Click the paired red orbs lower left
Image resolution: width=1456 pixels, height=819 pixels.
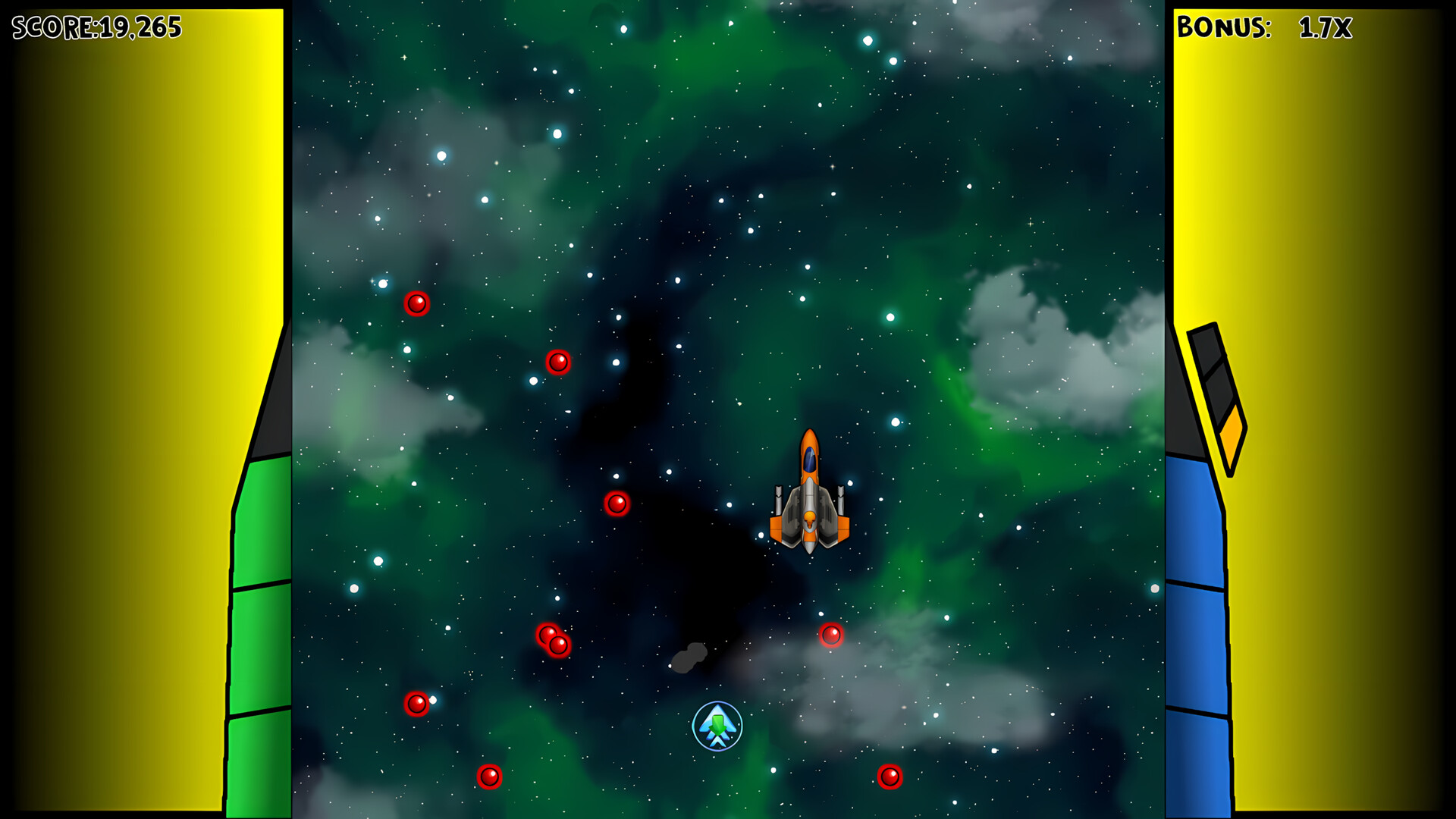click(551, 639)
